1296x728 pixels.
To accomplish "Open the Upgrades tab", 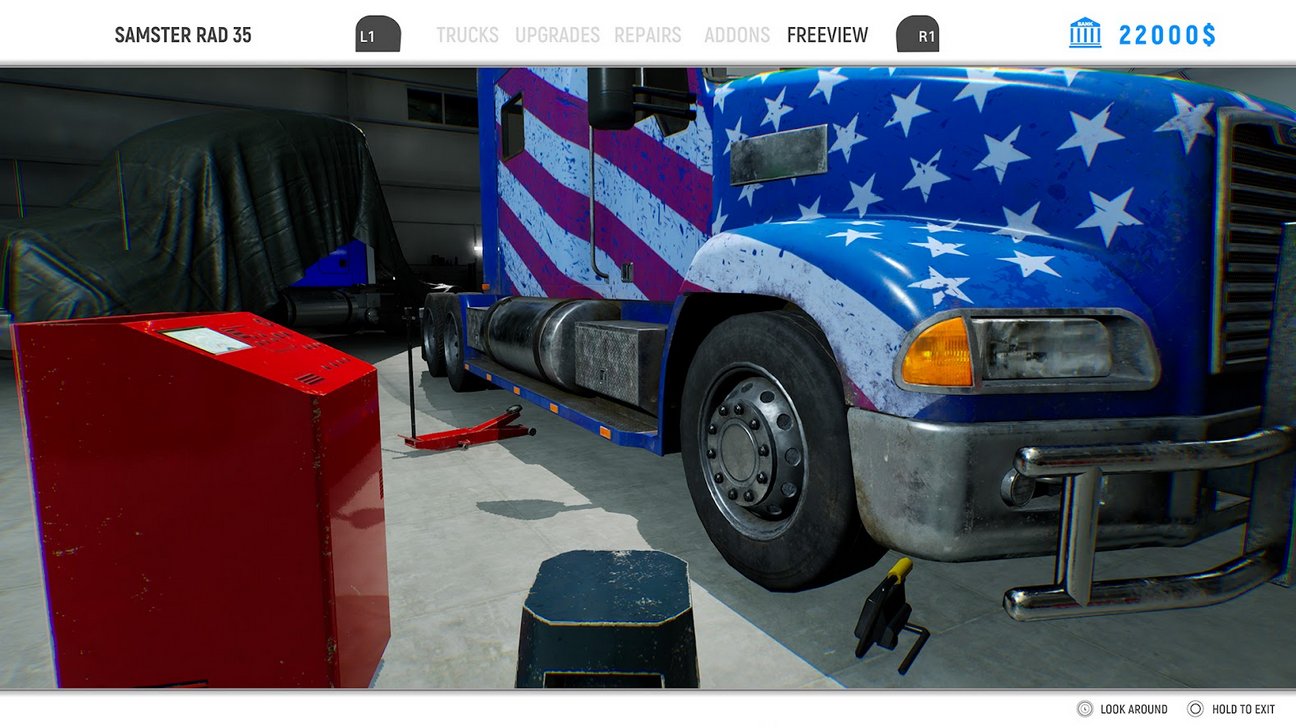I will (557, 35).
